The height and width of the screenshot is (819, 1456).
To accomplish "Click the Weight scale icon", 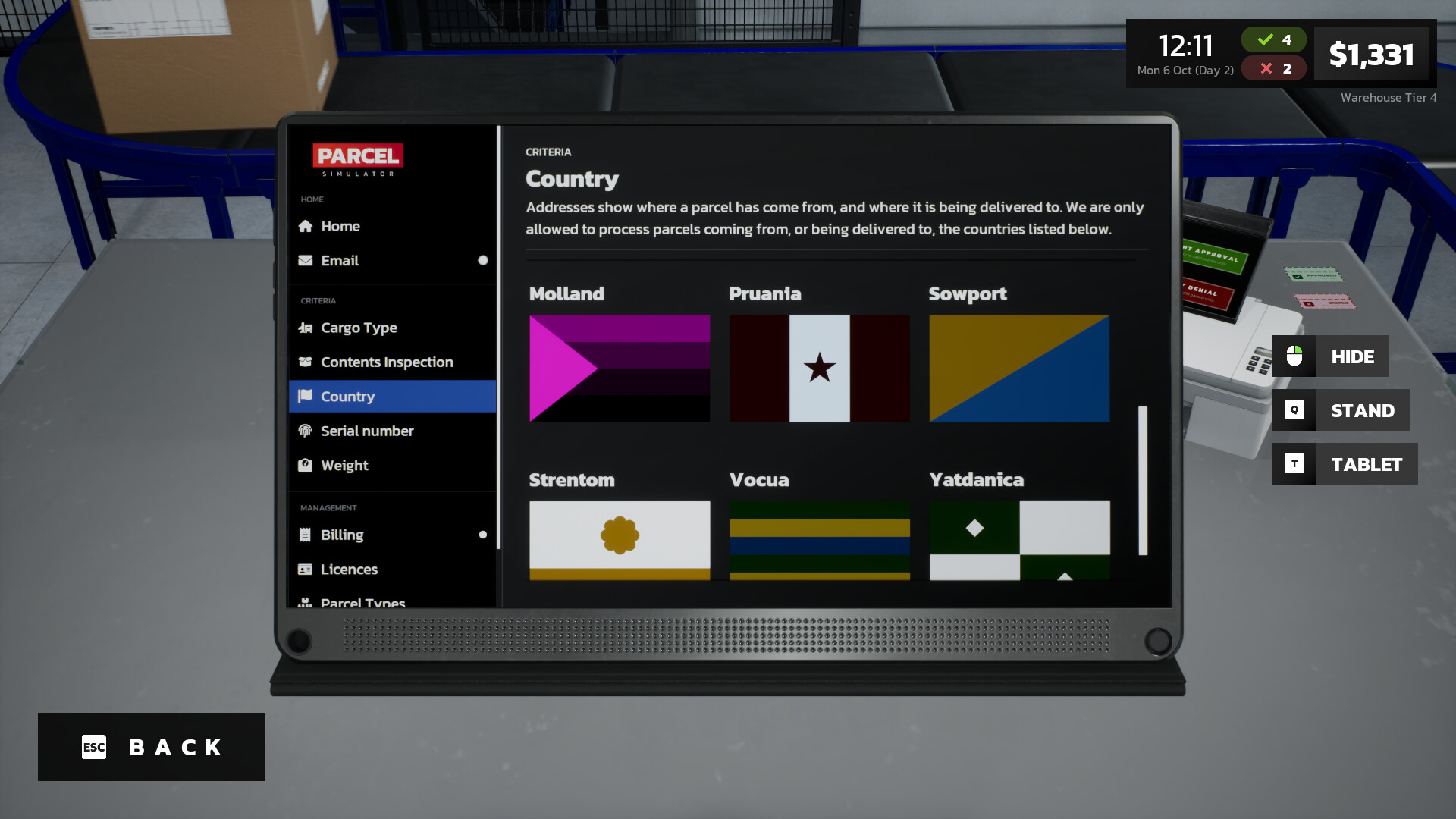I will 306,465.
